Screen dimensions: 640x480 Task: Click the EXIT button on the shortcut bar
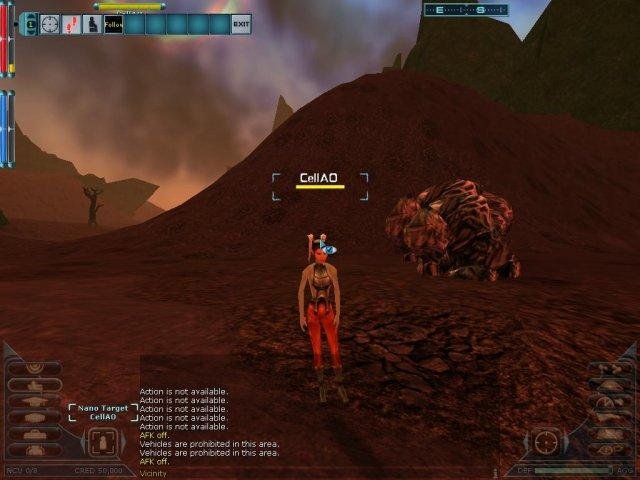pyautogui.click(x=240, y=23)
